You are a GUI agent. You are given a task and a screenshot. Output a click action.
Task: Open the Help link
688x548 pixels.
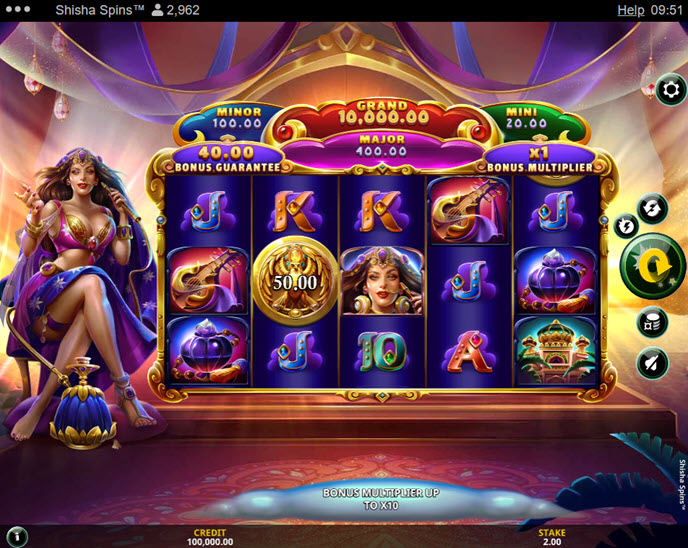(630, 10)
